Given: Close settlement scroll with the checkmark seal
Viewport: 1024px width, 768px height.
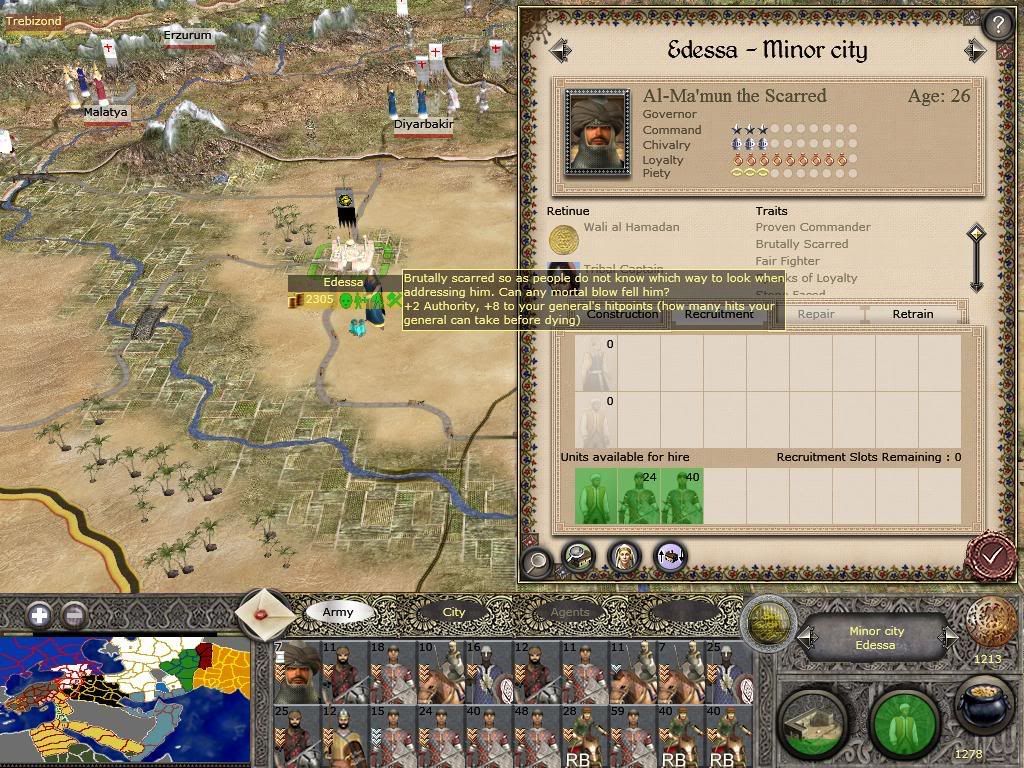Looking at the screenshot, I should point(992,554).
